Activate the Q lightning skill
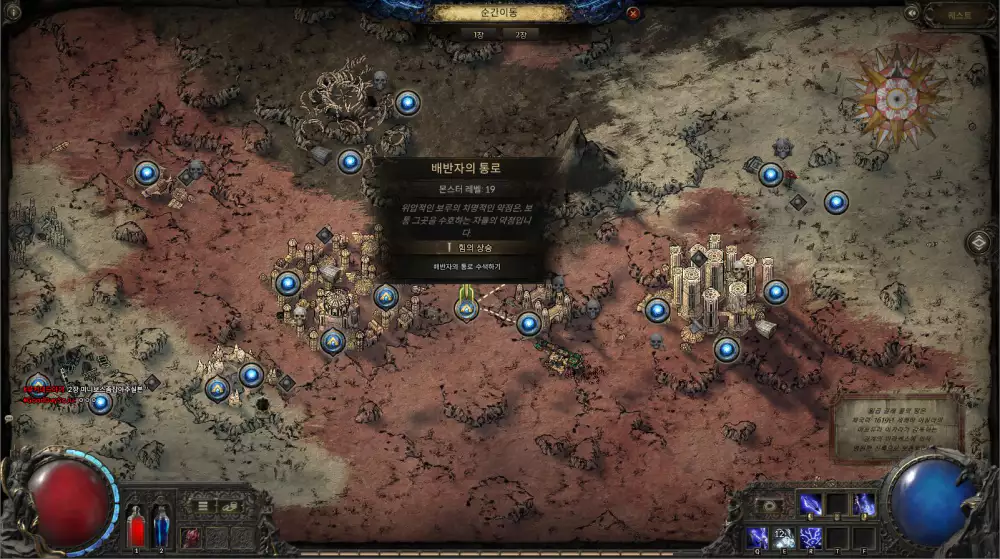This screenshot has width=1000, height=559. [758, 537]
